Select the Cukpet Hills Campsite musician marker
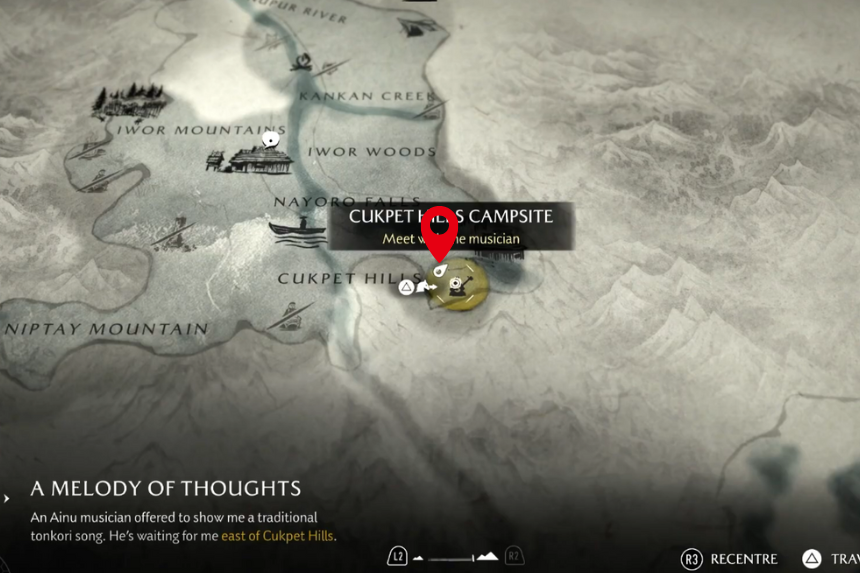This screenshot has height=573, width=860. click(458, 285)
